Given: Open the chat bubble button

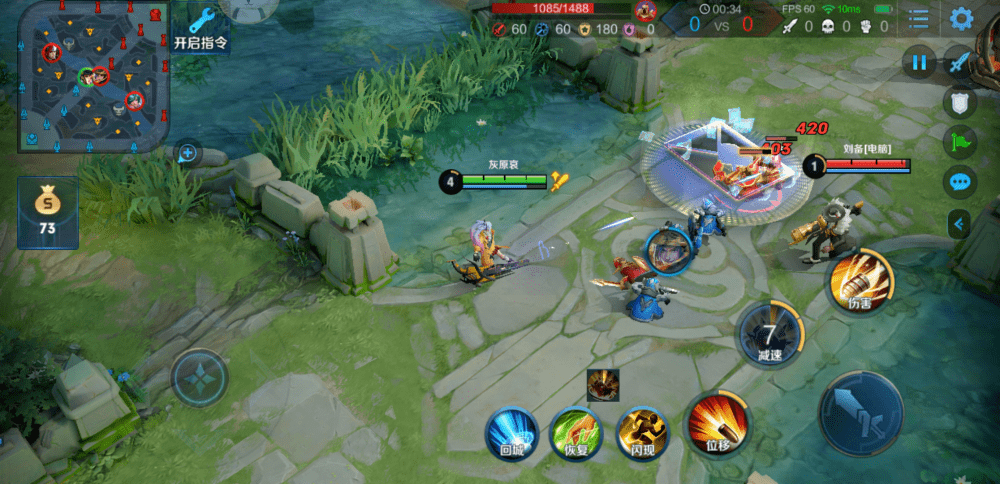Looking at the screenshot, I should click(x=960, y=183).
